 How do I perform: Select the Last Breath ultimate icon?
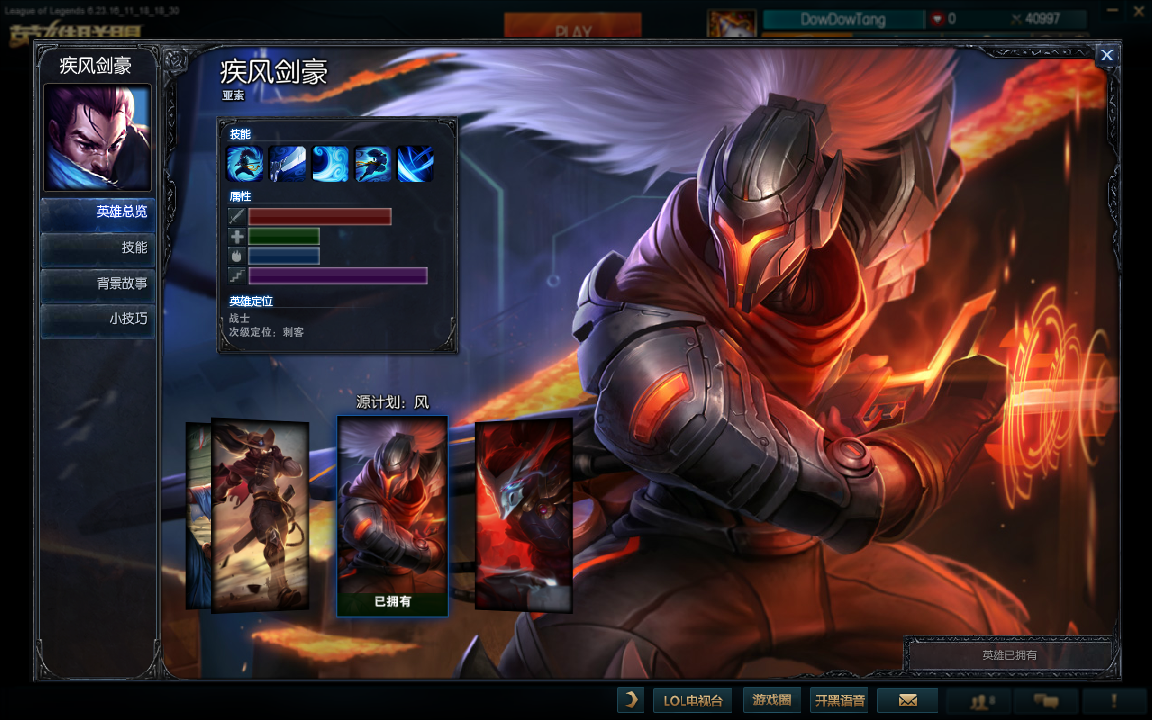coord(415,164)
